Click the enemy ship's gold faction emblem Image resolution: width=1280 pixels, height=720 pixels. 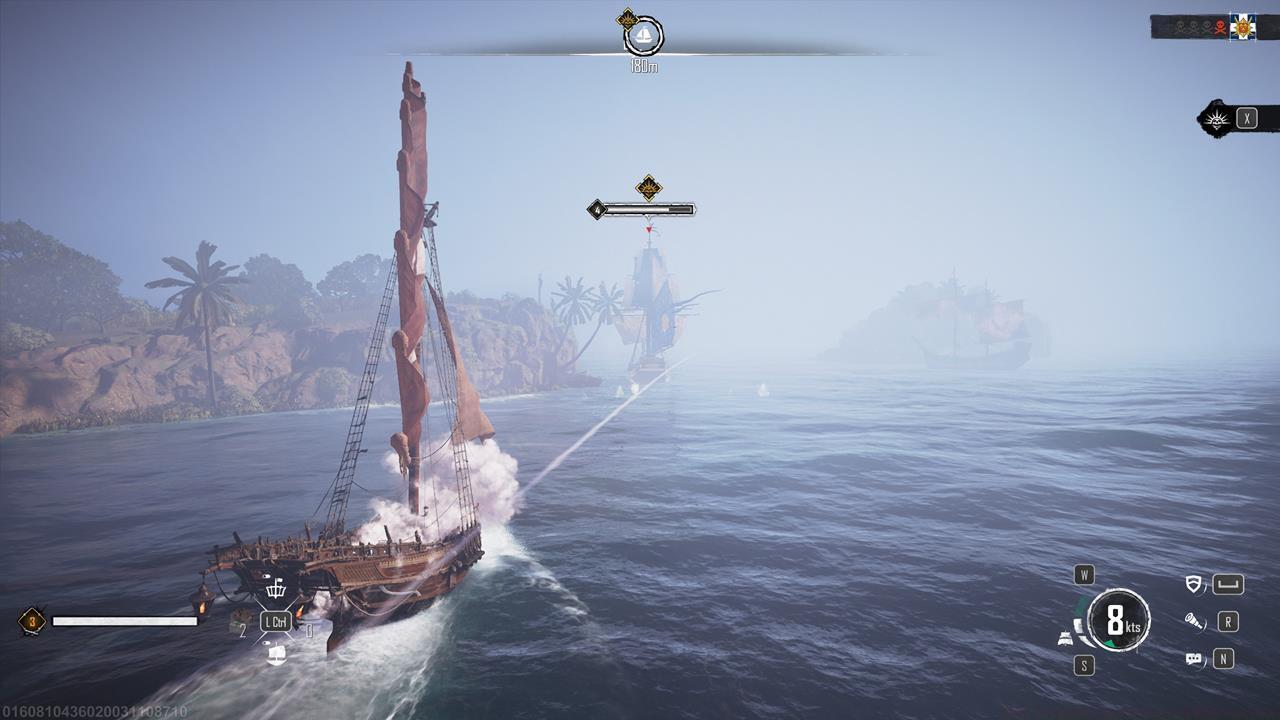[x=649, y=187]
